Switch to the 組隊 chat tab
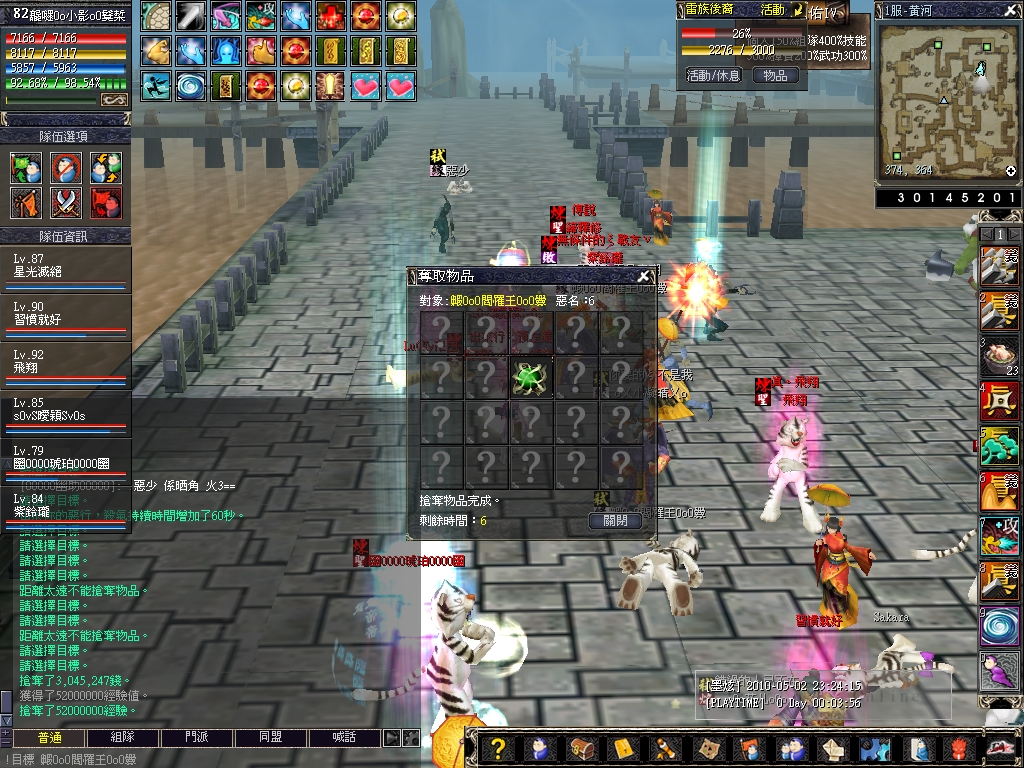The width and height of the screenshot is (1024, 768). tap(123, 738)
